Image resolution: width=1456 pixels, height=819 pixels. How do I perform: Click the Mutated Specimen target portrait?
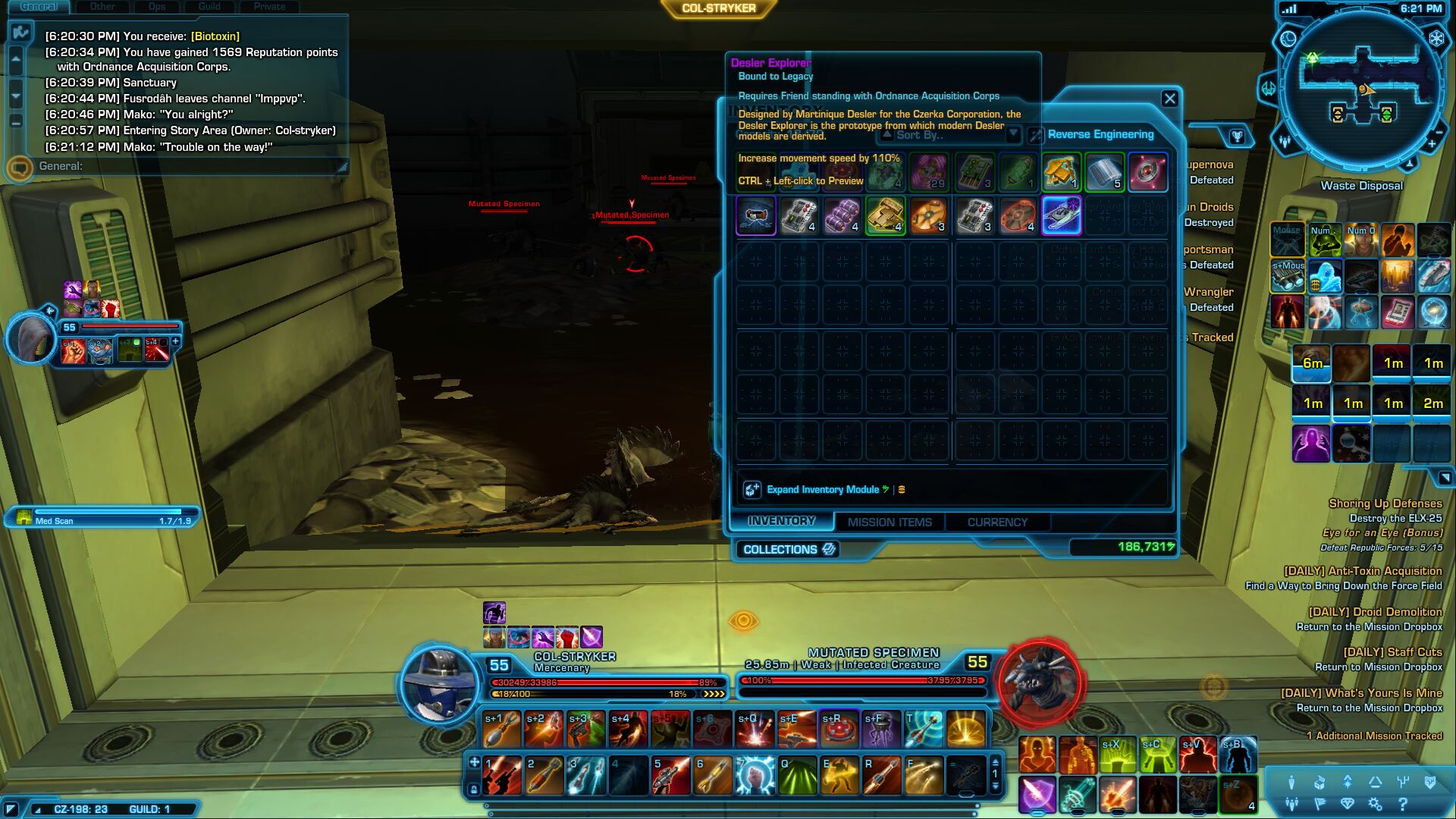point(1040,682)
